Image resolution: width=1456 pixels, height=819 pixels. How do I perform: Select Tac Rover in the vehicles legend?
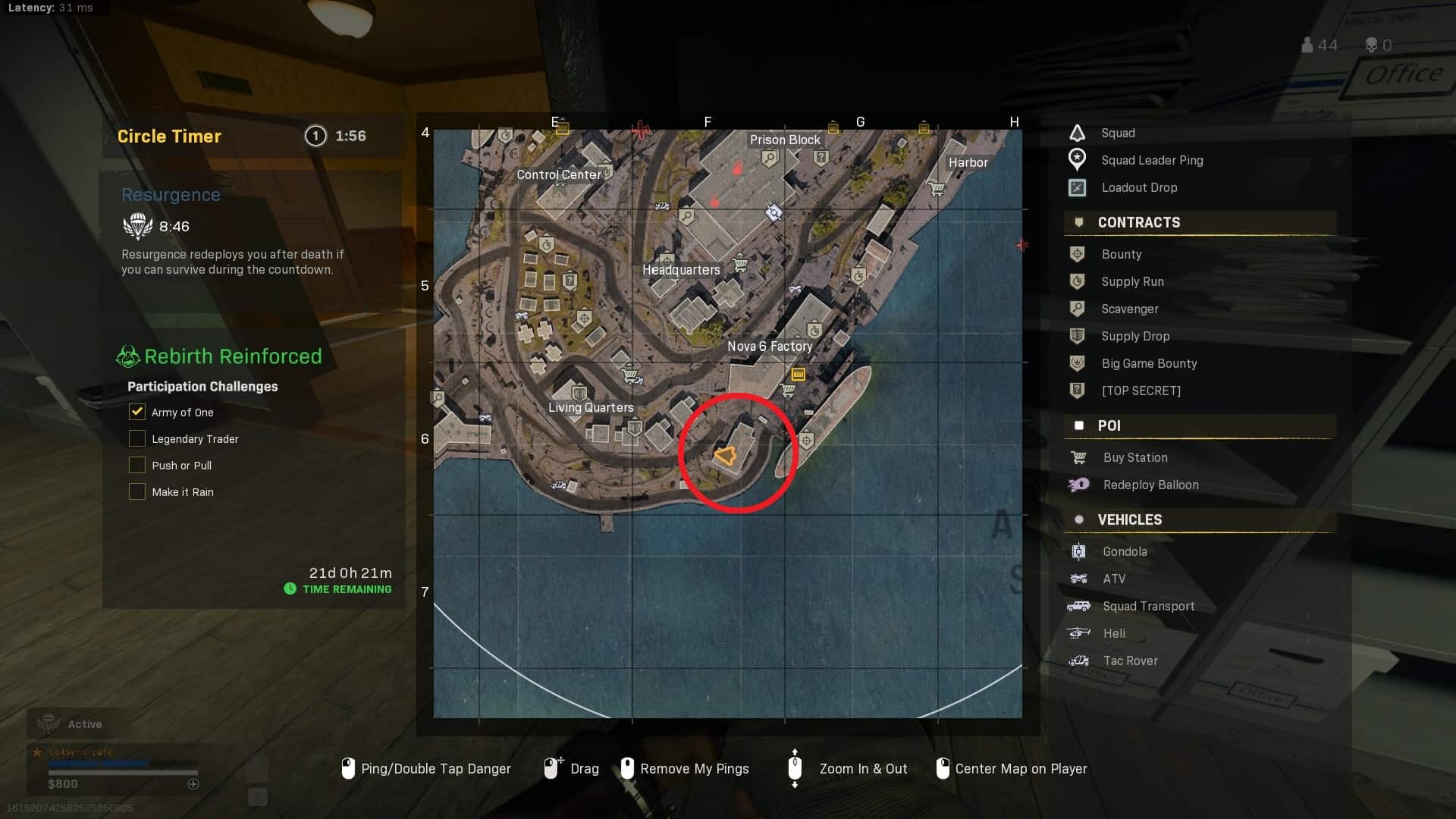pyautogui.click(x=1130, y=661)
